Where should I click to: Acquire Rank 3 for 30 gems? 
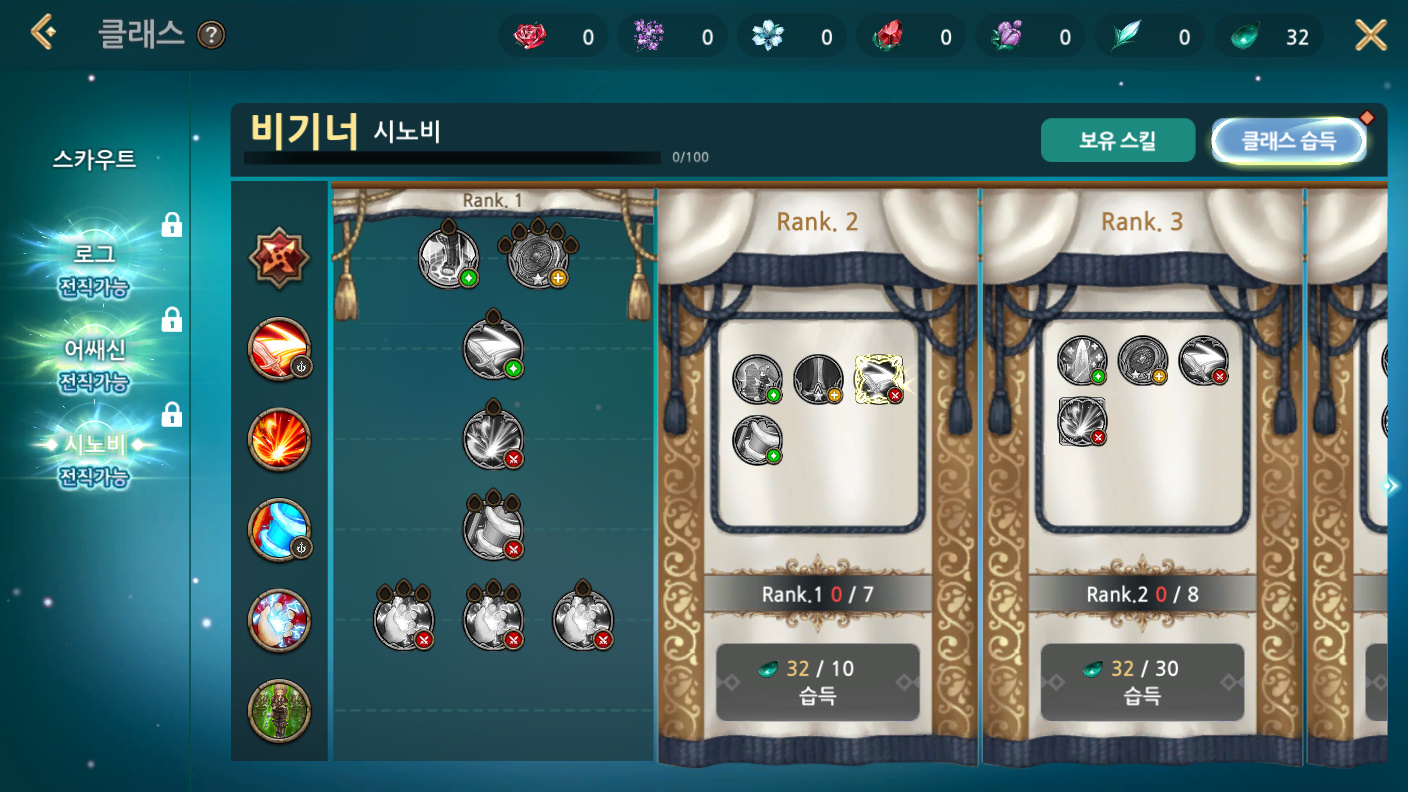click(x=1142, y=681)
